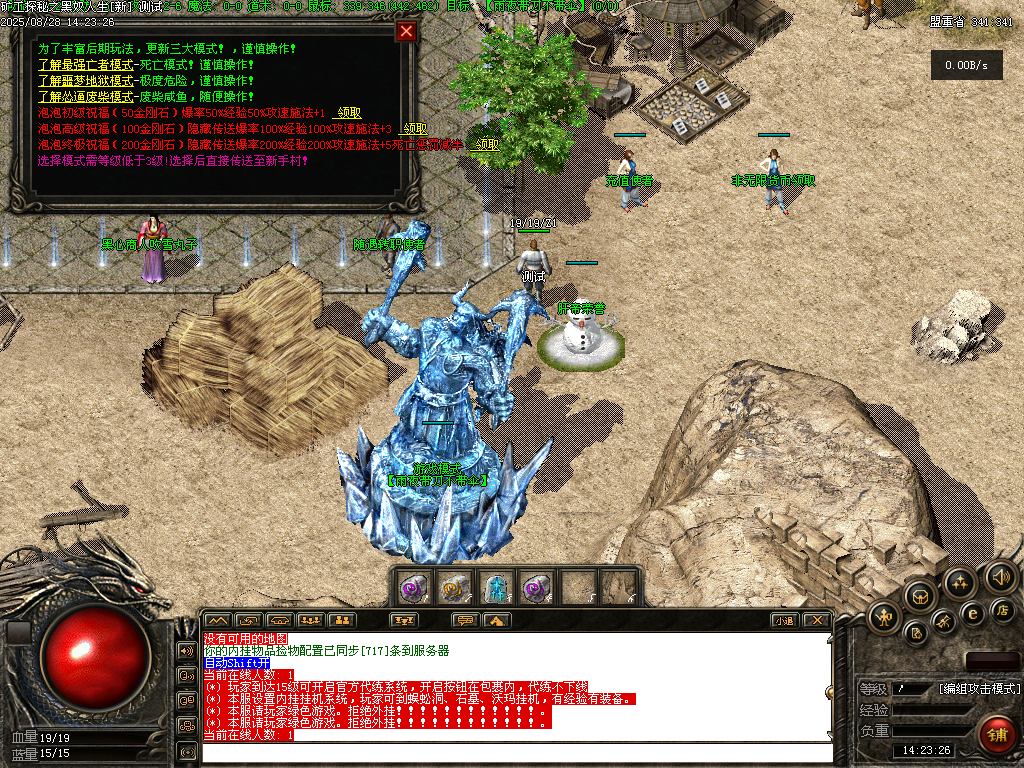Claim the 泡泡高级祝福 (100金刚石) blessing
Screen dimensions: 1024x768
413,129
